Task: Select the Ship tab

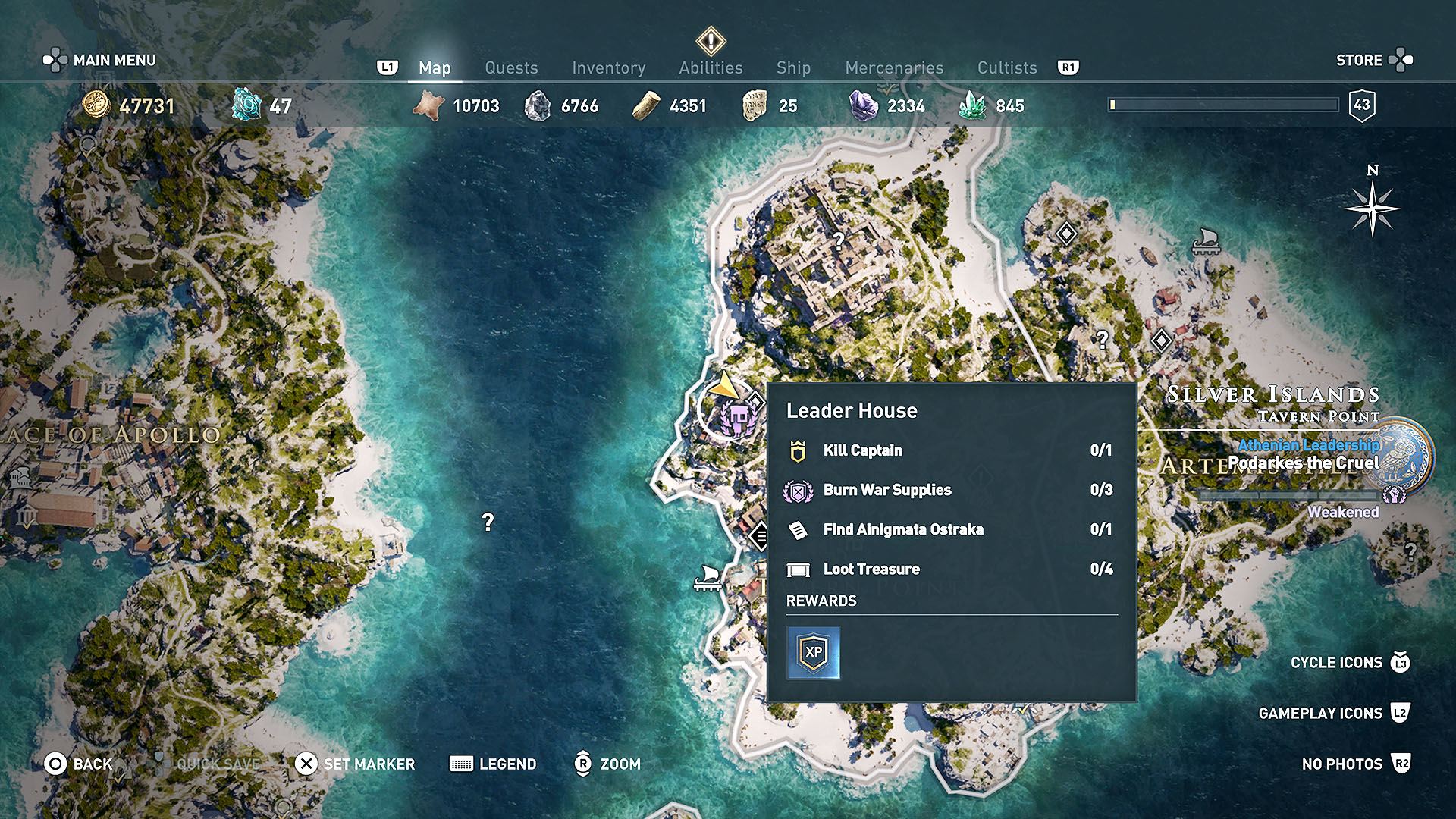Action: 793,68
